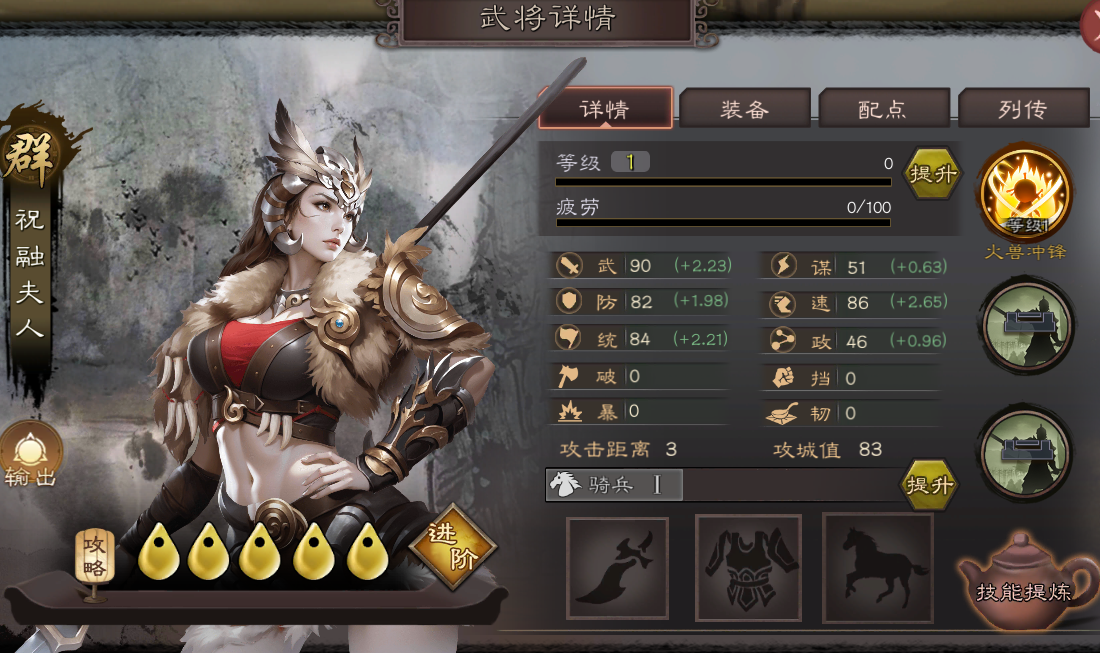Click 提升 next to 骑兵 troop type
Screen dimensions: 1100x653
tap(929, 485)
